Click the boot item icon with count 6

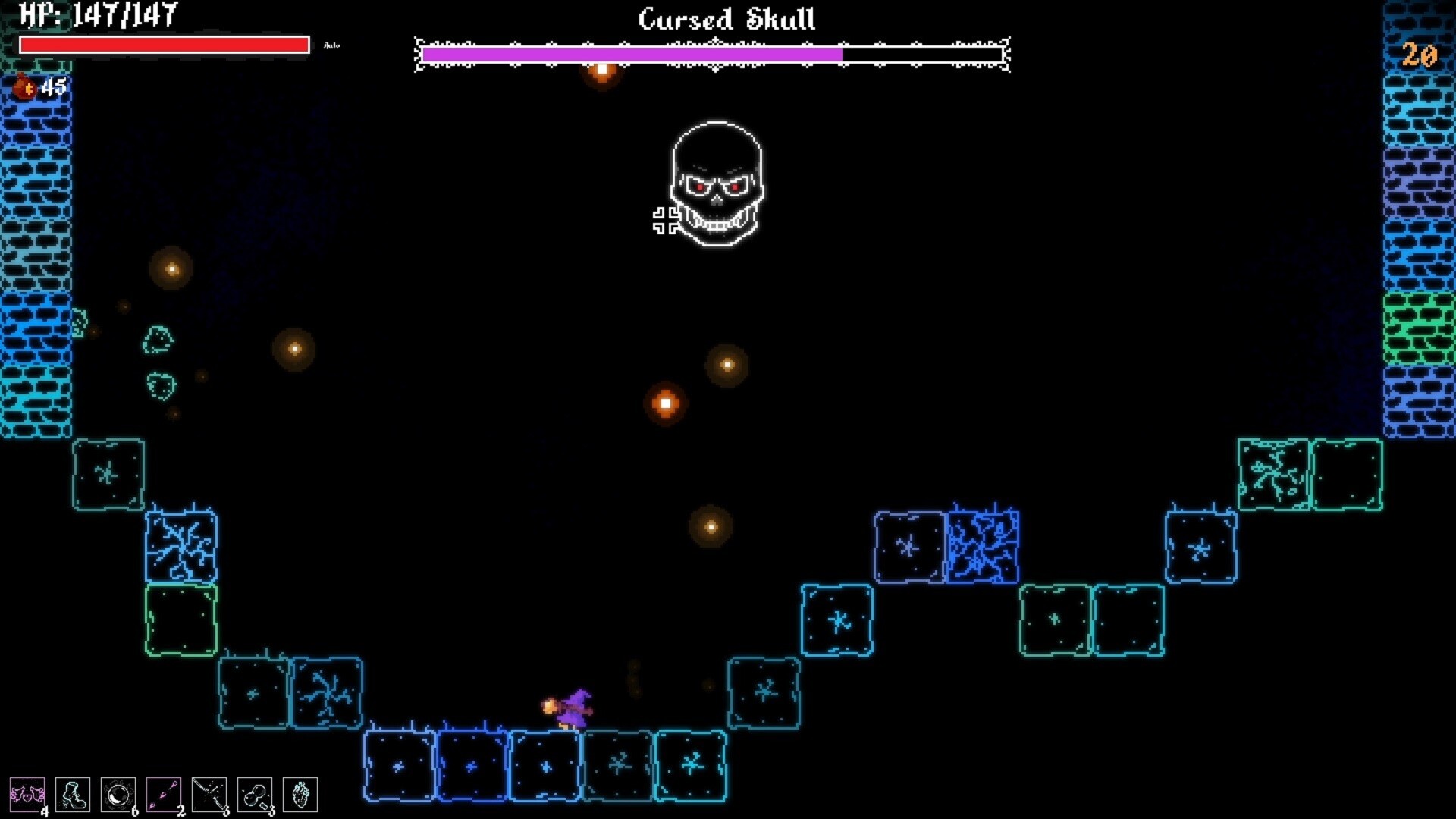tap(72, 794)
